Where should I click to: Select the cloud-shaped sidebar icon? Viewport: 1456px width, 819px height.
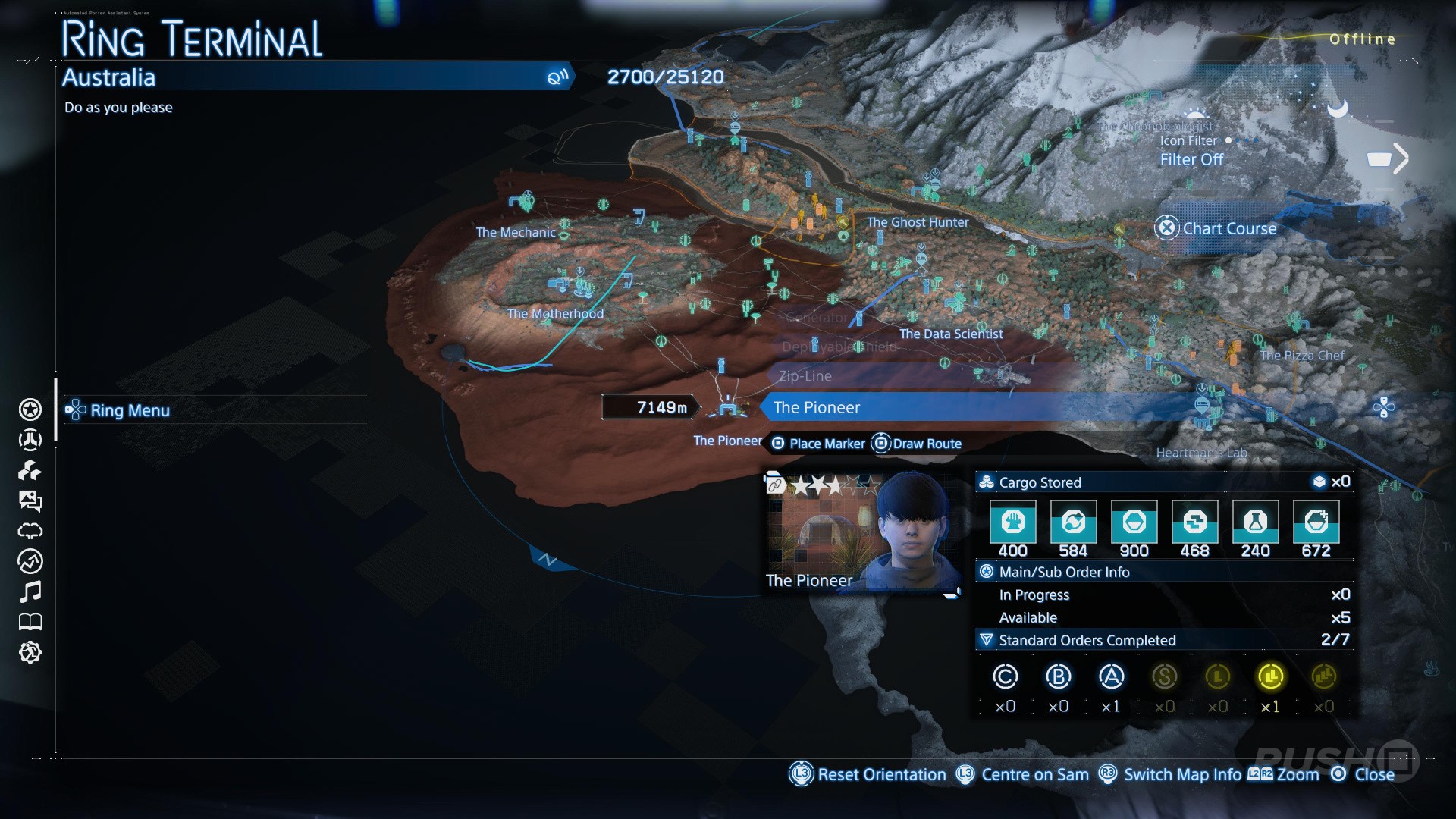30,531
